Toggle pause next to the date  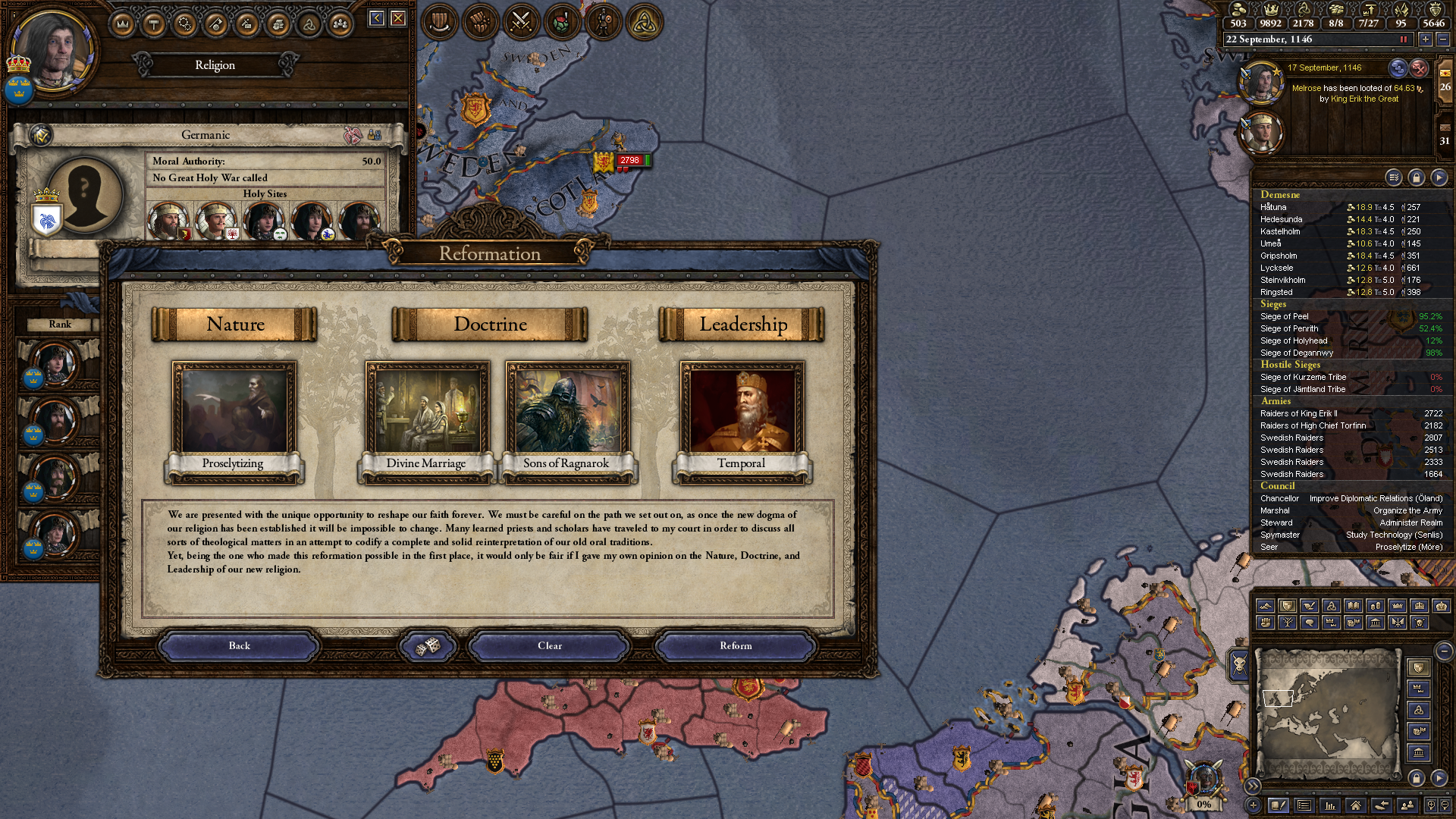pos(1404,39)
